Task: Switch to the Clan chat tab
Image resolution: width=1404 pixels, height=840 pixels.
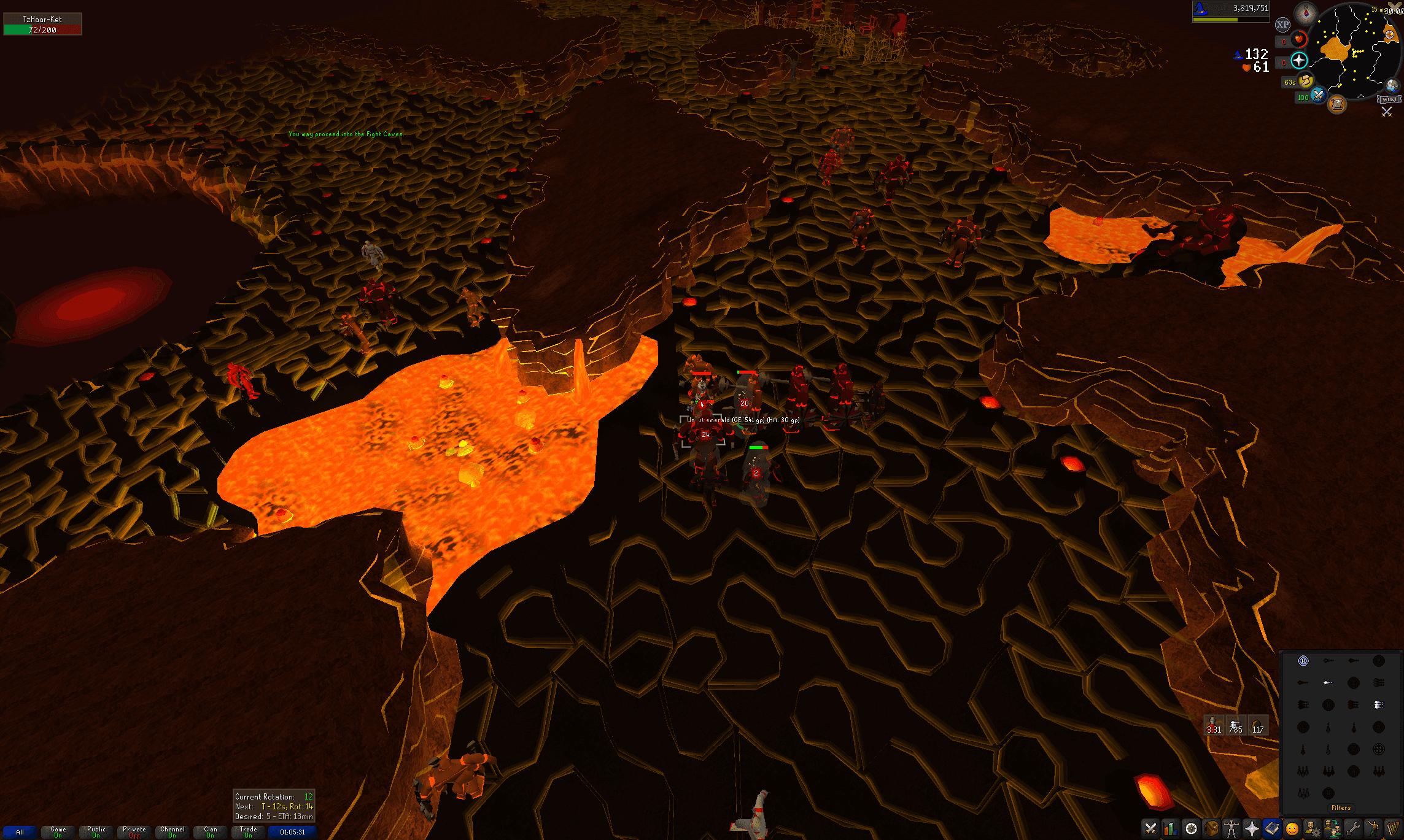Action: pos(211,832)
